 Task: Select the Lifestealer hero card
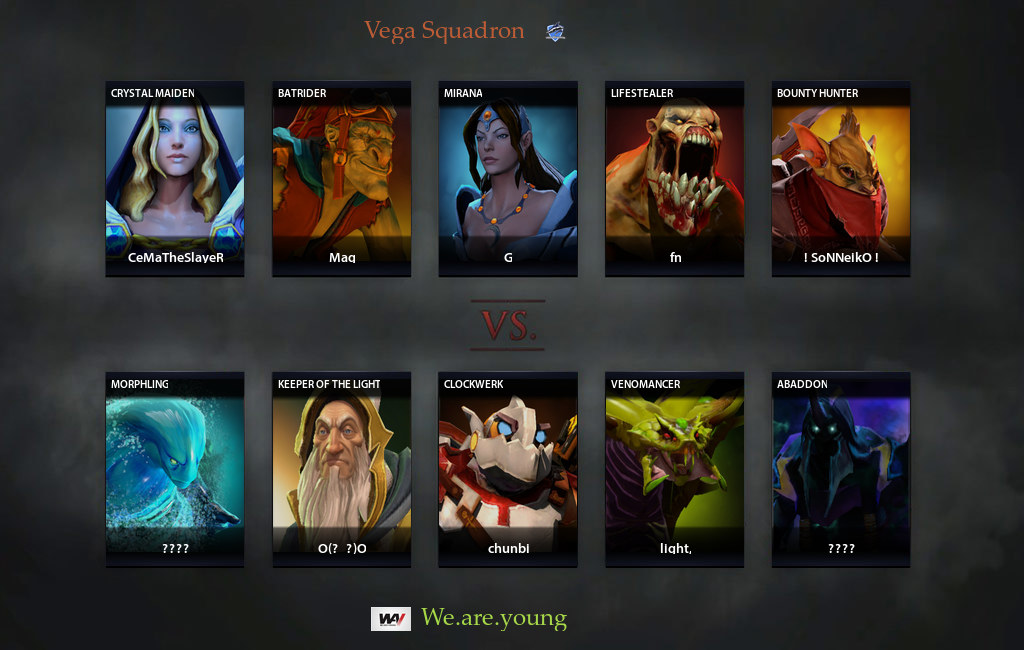[675, 179]
